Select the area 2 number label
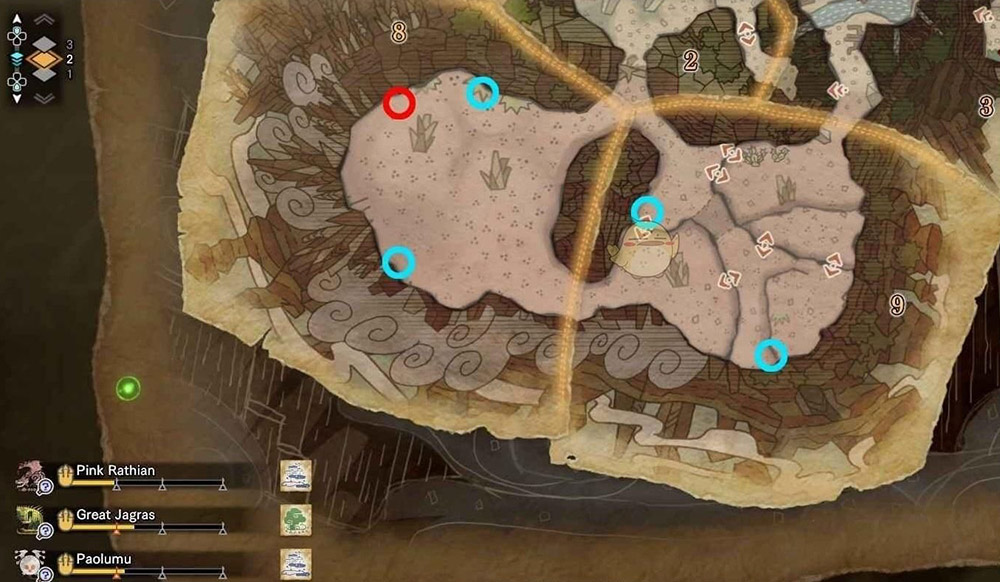Image resolution: width=1000 pixels, height=582 pixels. point(690,61)
